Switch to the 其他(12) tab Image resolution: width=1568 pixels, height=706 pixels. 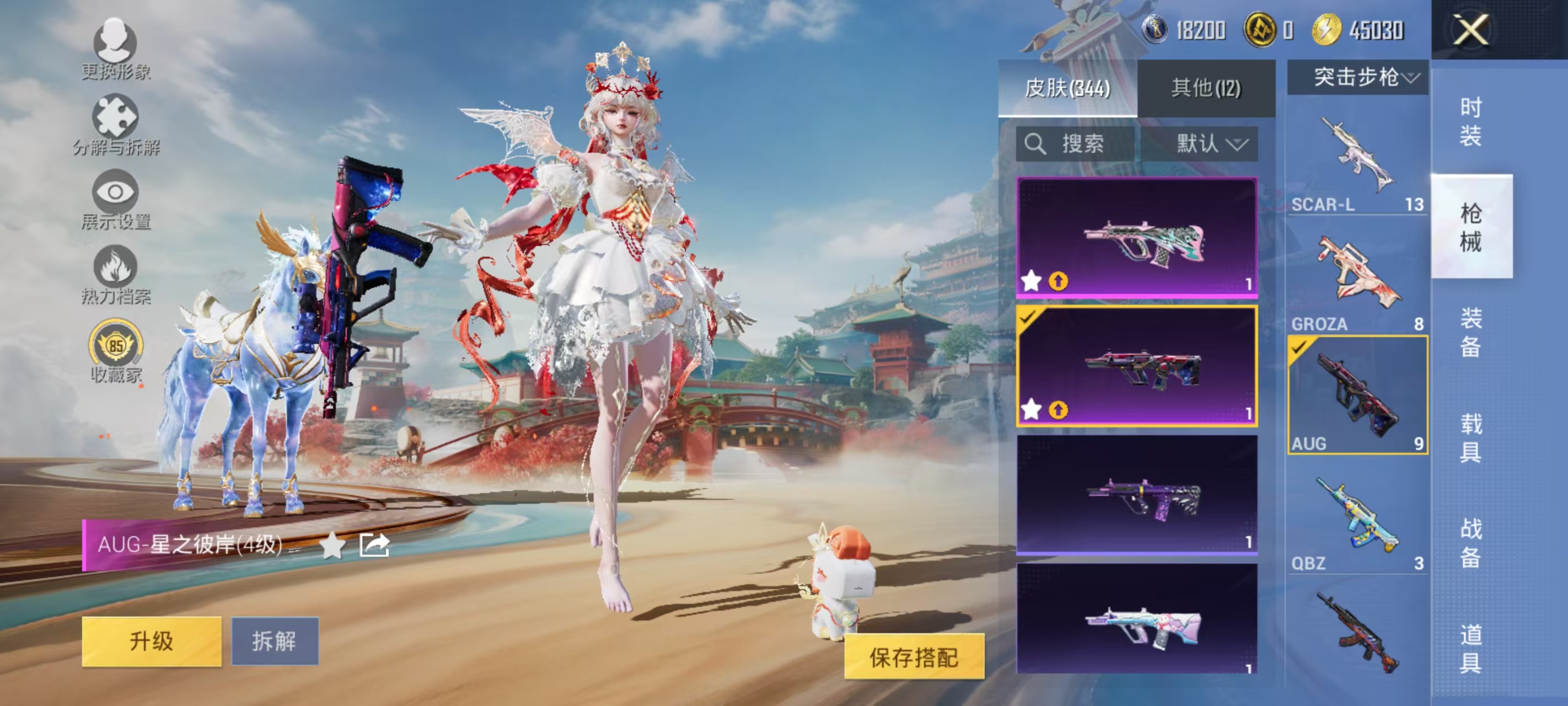click(x=1205, y=87)
